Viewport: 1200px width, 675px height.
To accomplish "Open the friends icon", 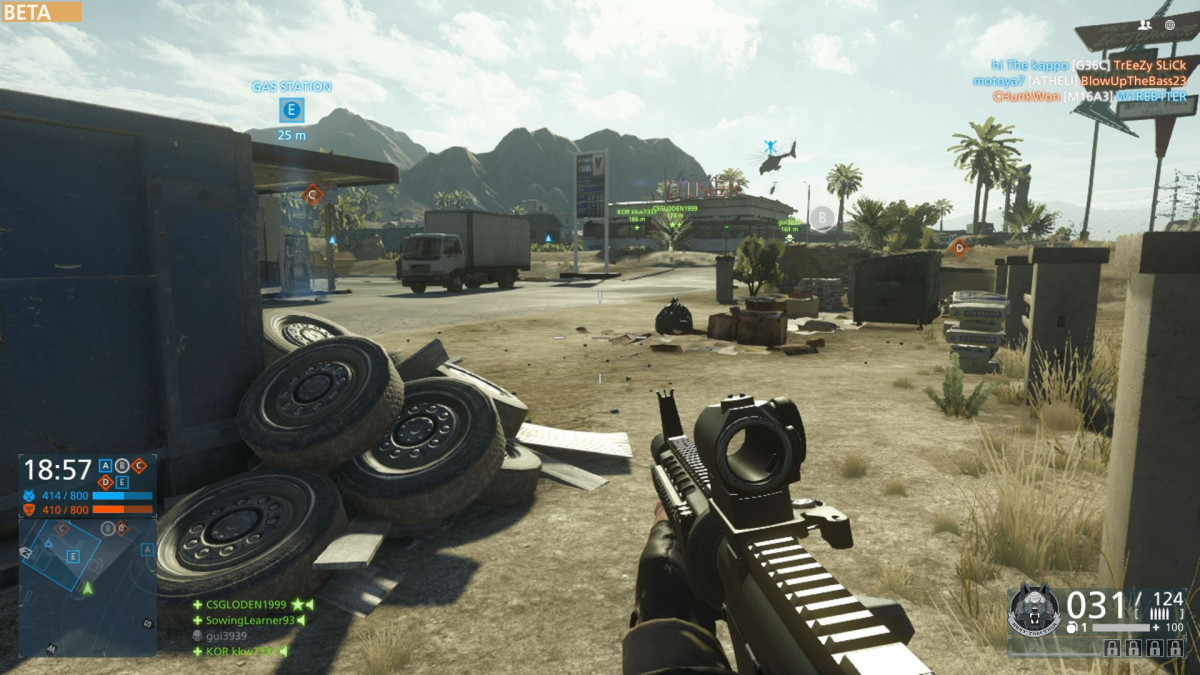I will click(x=1143, y=25).
